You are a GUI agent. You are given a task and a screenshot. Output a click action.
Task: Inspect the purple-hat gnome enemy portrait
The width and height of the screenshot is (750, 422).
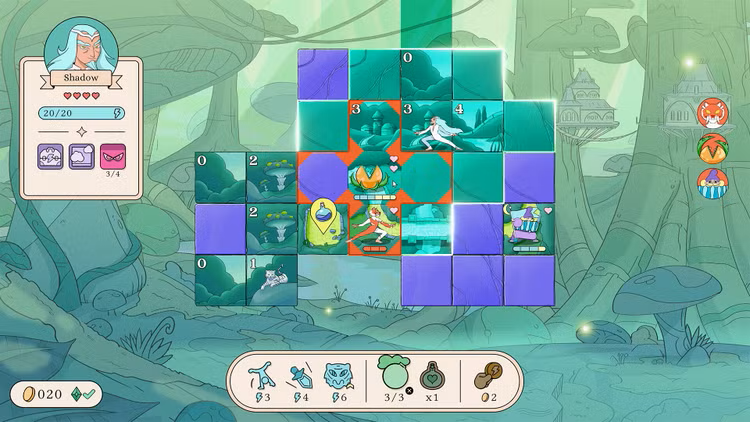coord(712,183)
